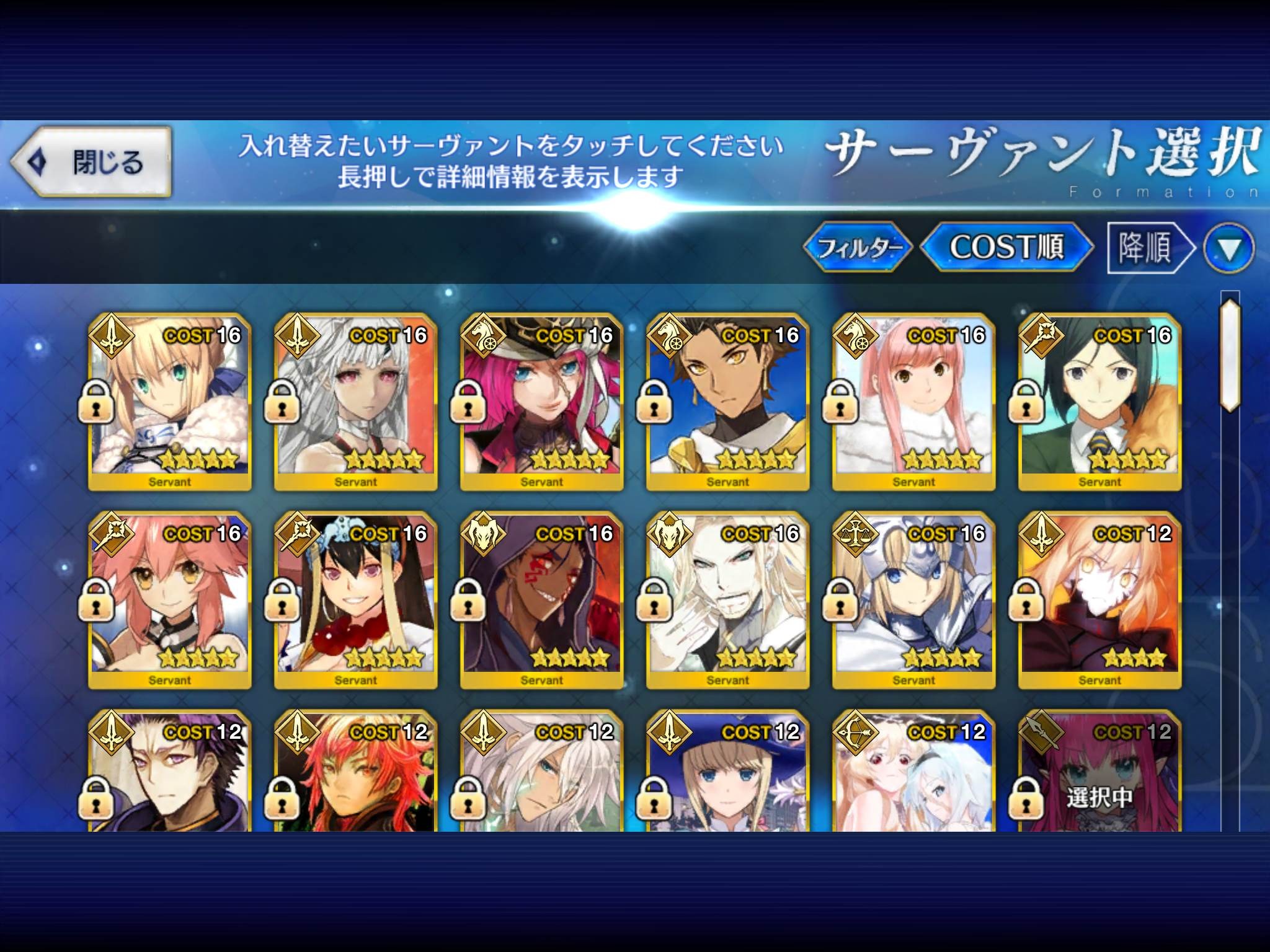Select the hooded red-marked Berserker card

pos(541,600)
